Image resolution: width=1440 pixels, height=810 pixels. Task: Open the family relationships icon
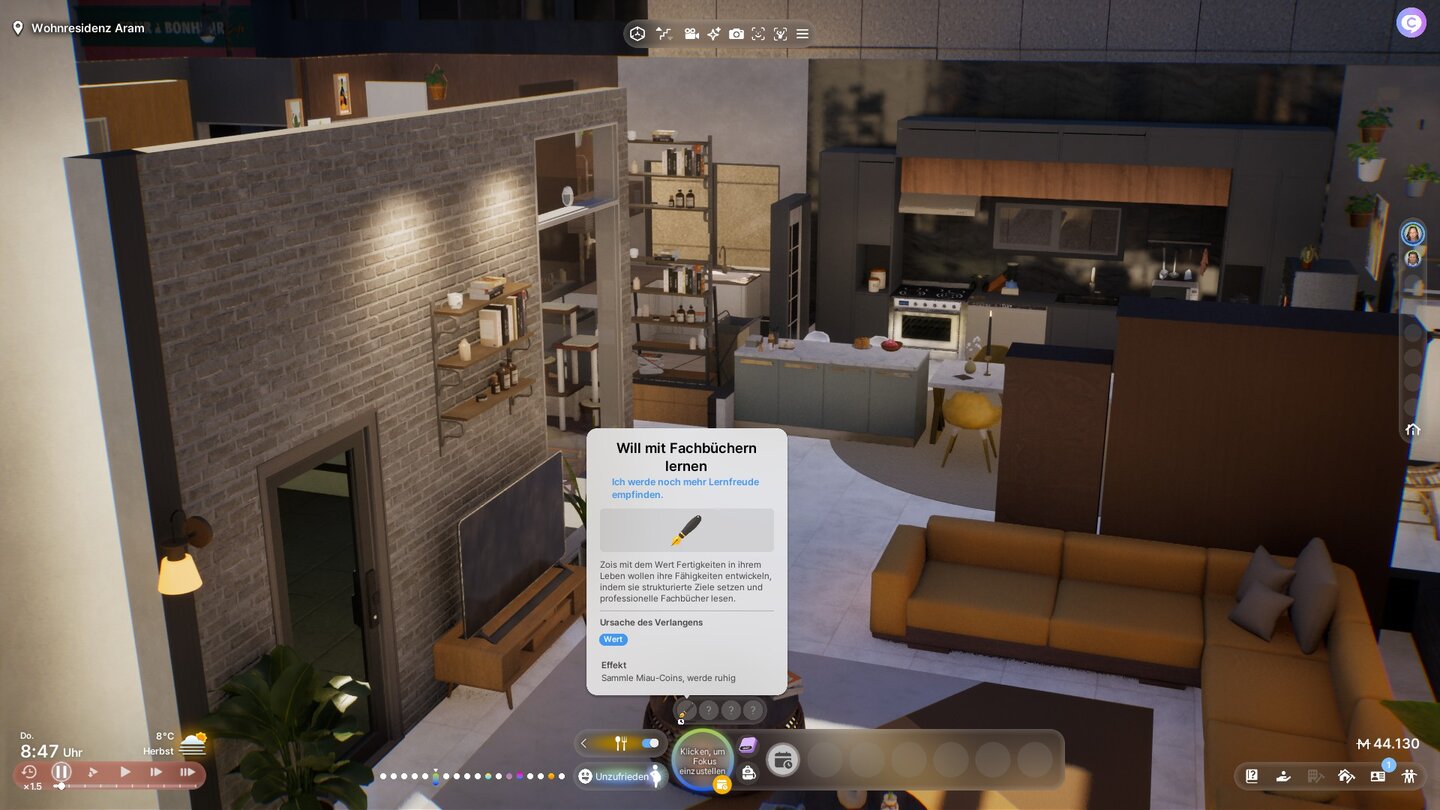point(1409,775)
